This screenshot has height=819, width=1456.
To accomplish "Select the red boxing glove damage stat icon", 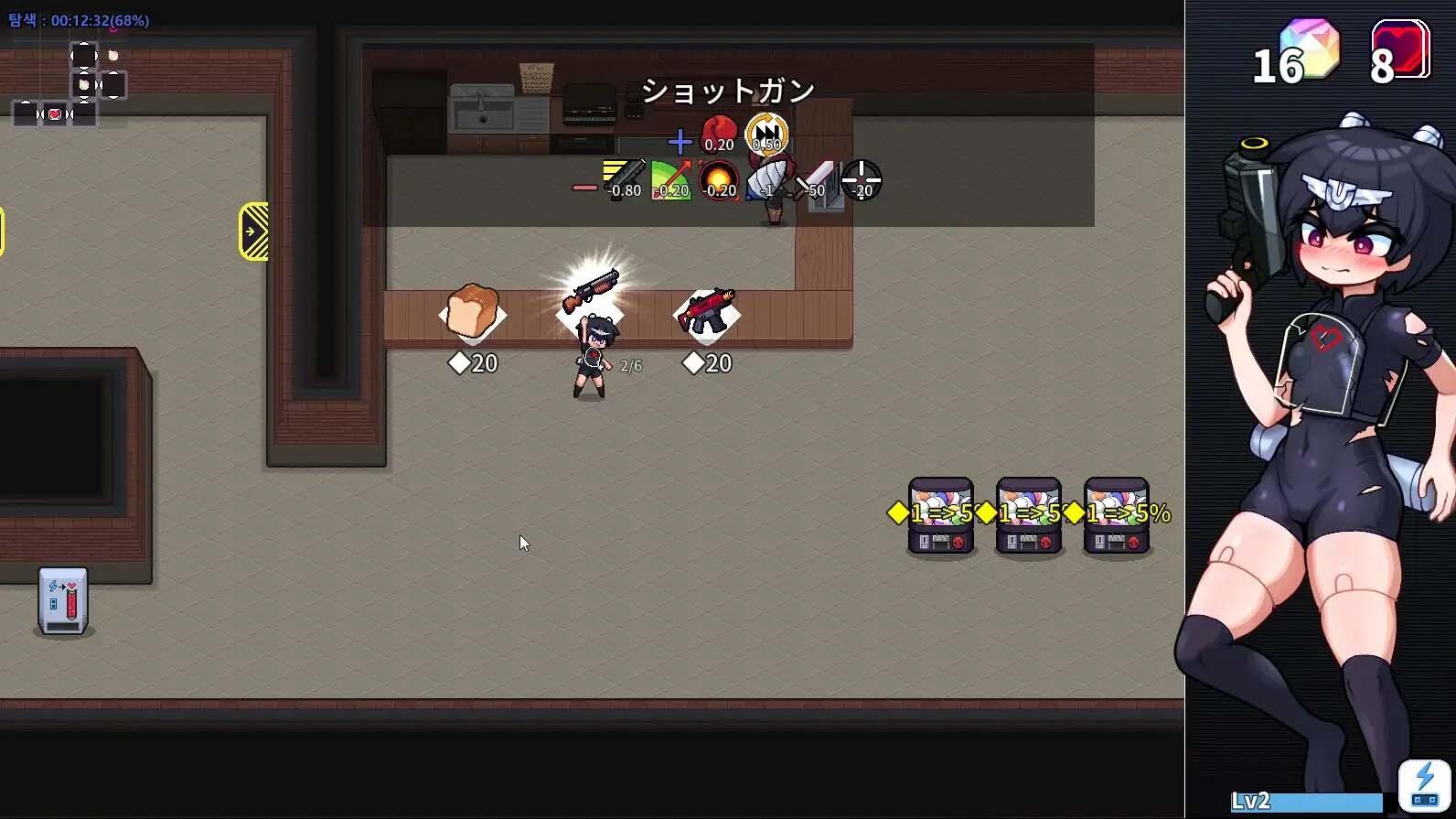I will (x=718, y=133).
